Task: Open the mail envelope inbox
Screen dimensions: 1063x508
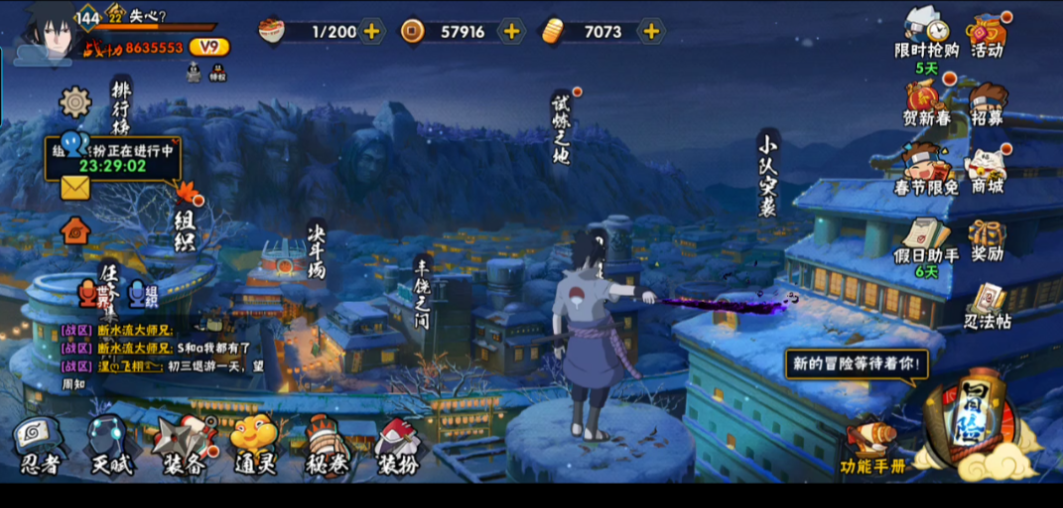Action: (x=75, y=187)
